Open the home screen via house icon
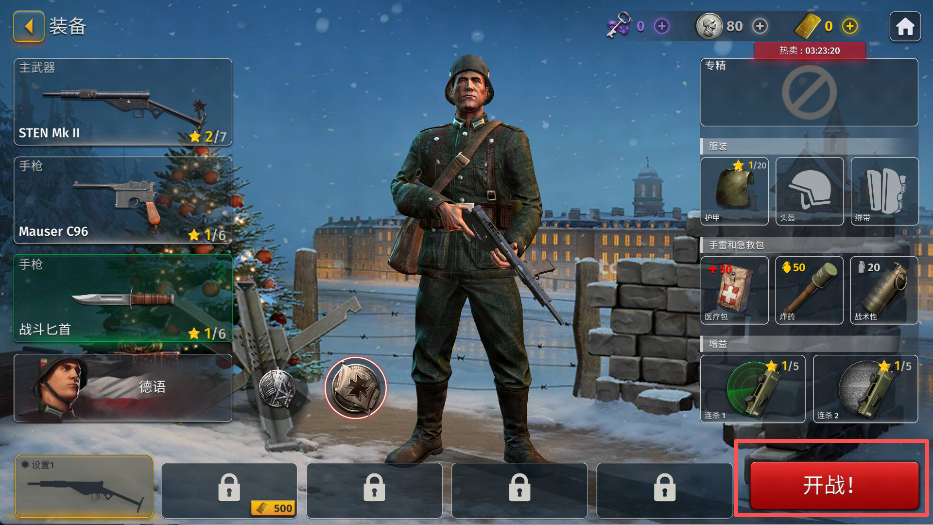This screenshot has height=525, width=933. coord(905,26)
